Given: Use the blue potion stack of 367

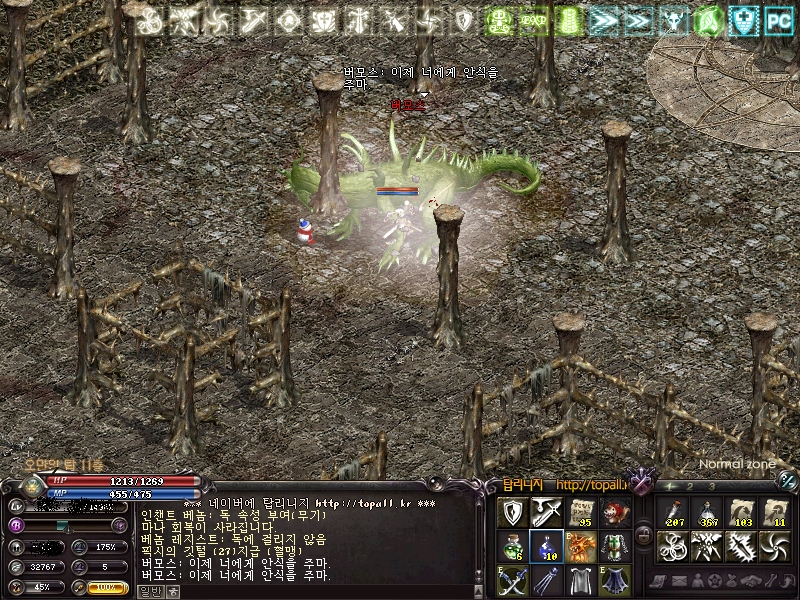Looking at the screenshot, I should [707, 512].
